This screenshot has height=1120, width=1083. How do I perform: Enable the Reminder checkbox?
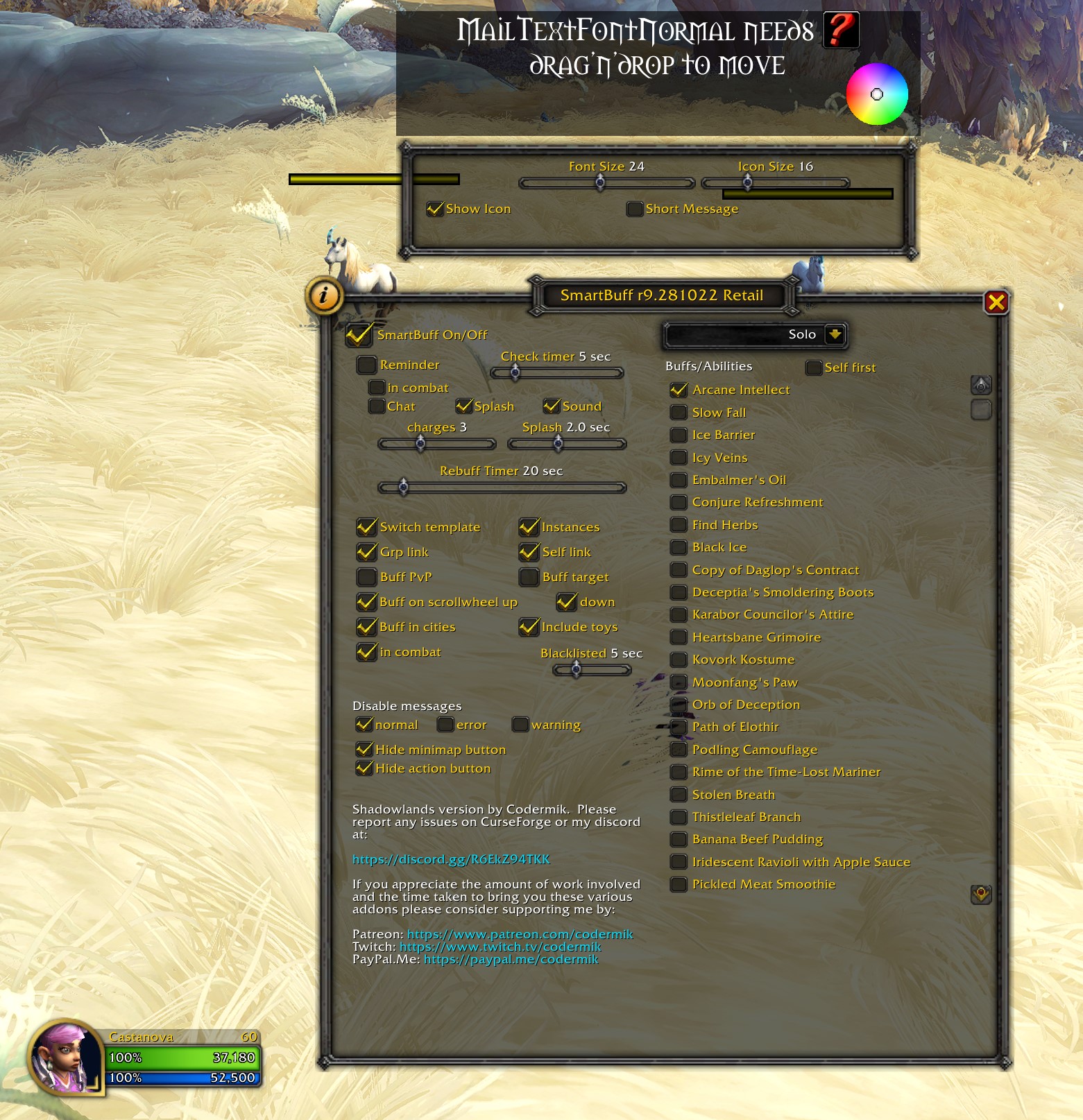pyautogui.click(x=366, y=364)
